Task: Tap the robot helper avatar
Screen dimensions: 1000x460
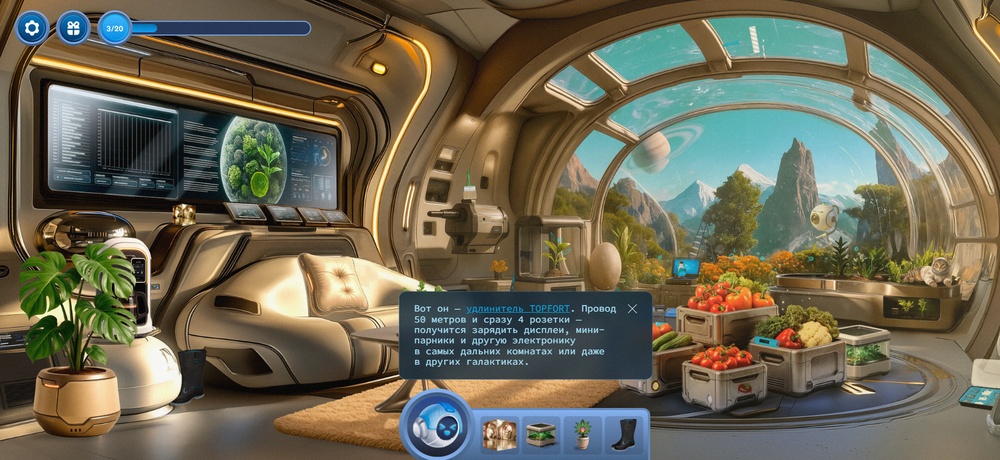Action: 436,425
